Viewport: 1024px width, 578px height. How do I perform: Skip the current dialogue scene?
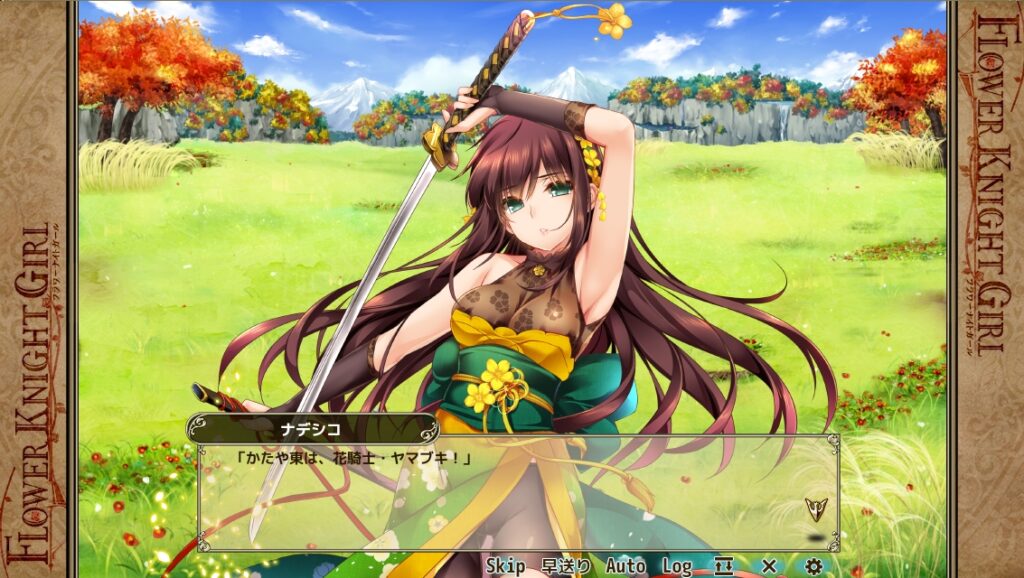(x=506, y=566)
